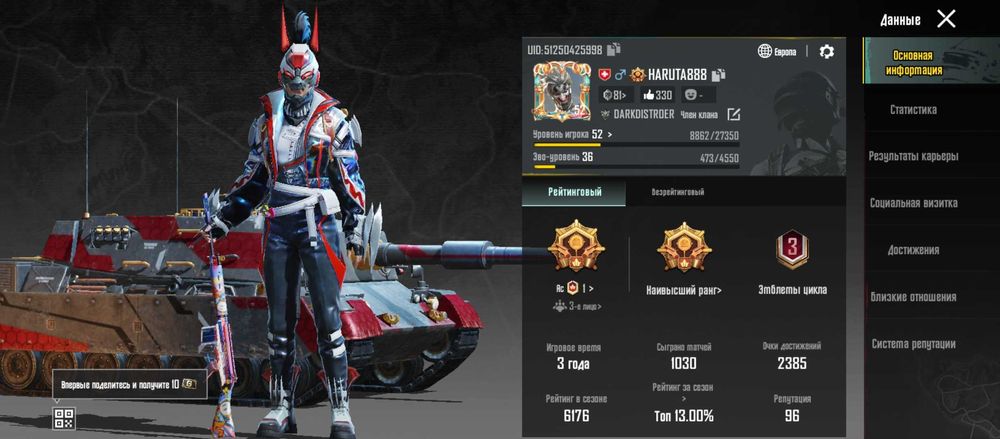1000x439 pixels.
Task: Copy the HARUTA888 nickname
Action: [719, 74]
